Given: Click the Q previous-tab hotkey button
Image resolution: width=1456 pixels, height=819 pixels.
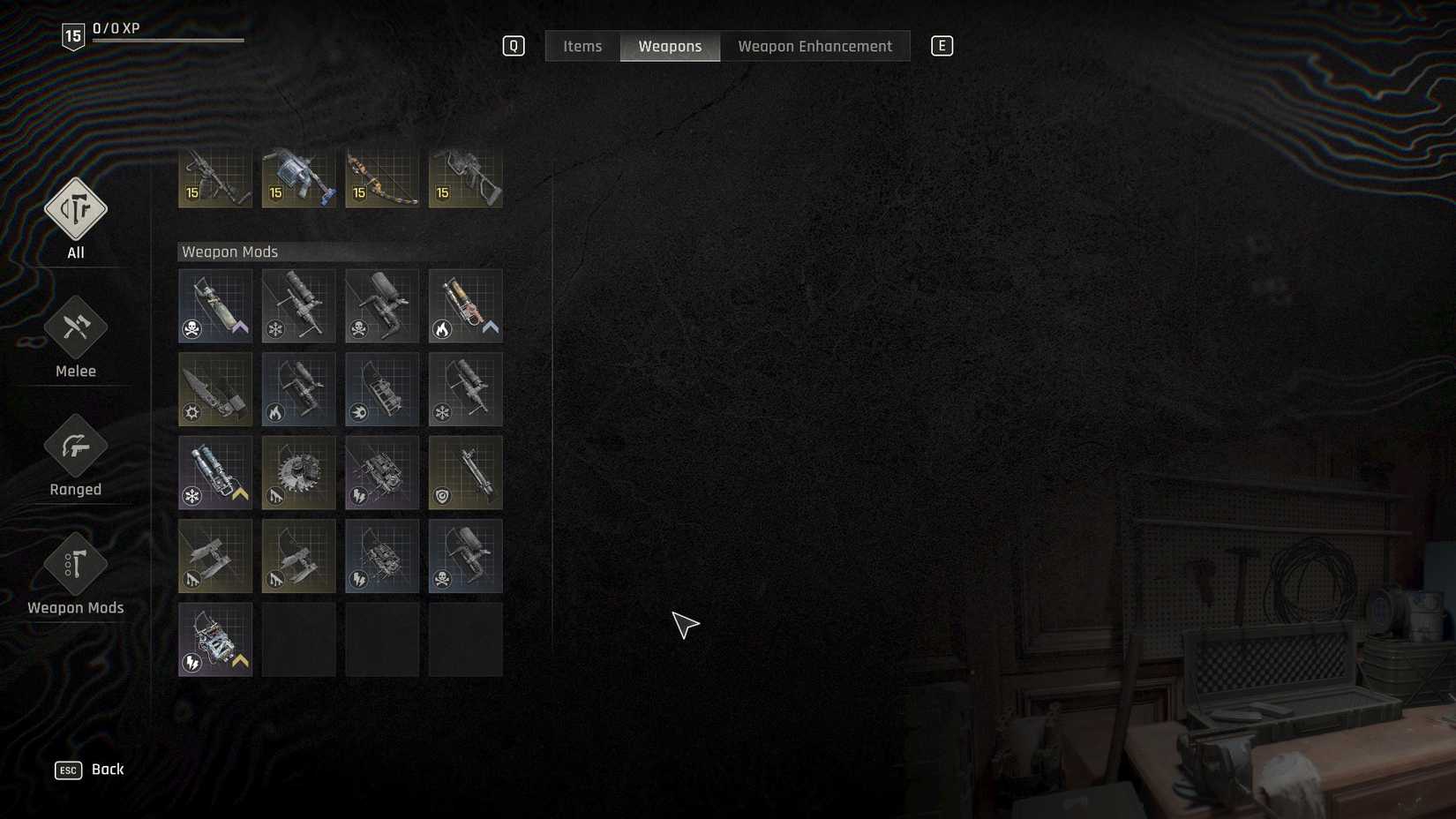Looking at the screenshot, I should click(x=512, y=45).
